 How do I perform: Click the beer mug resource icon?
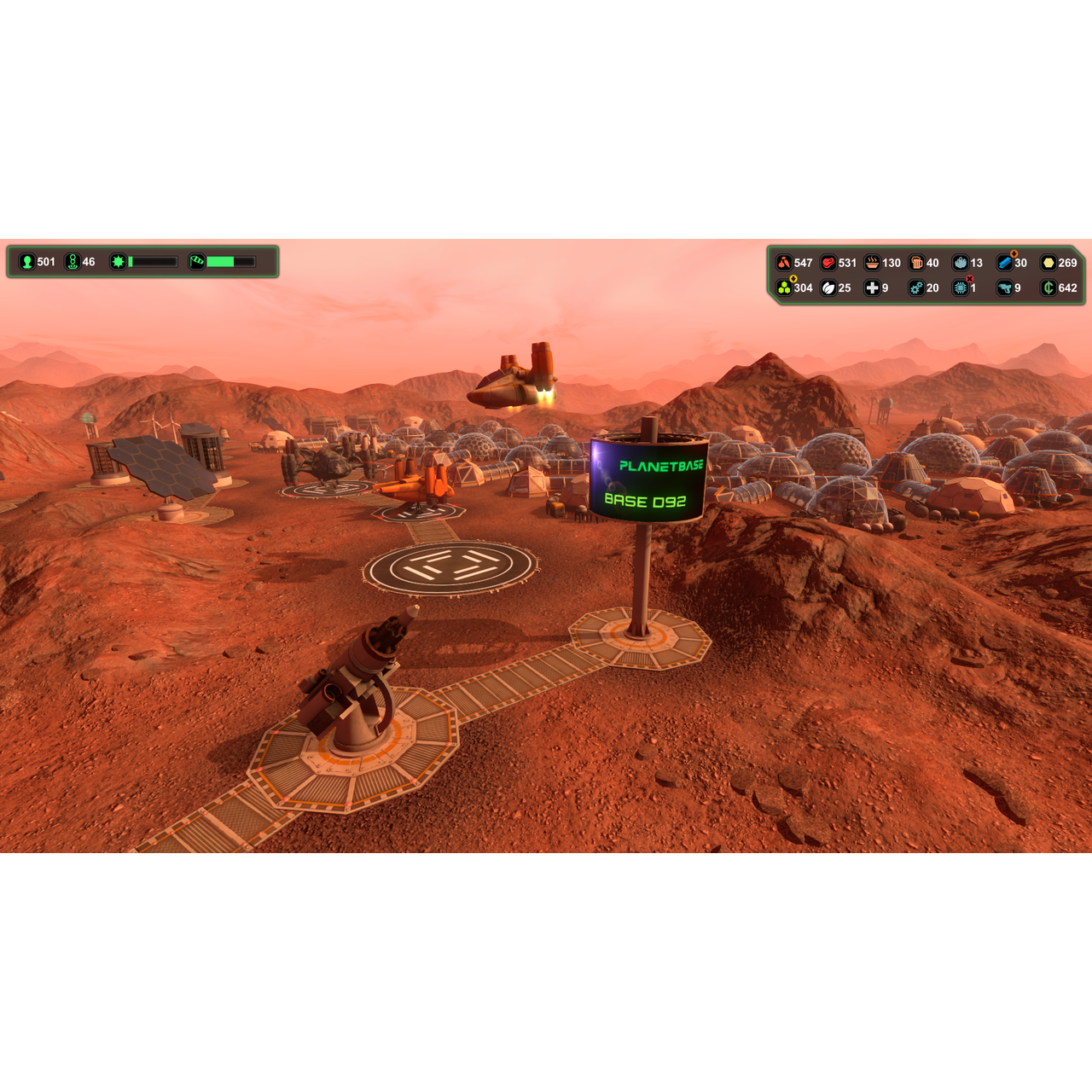click(916, 263)
